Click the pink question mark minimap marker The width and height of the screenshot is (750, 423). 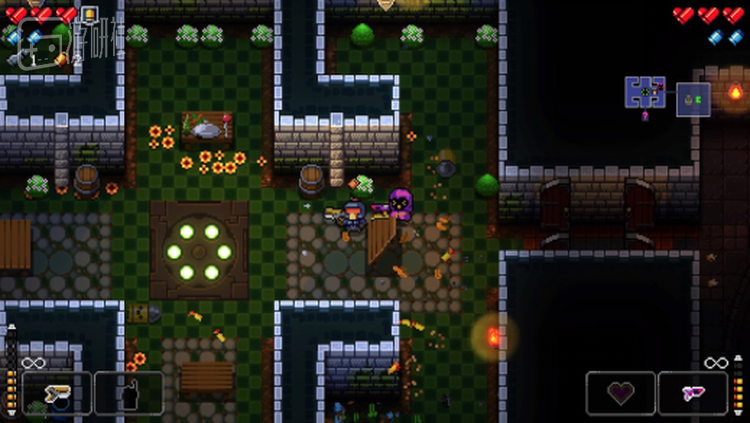click(x=645, y=116)
